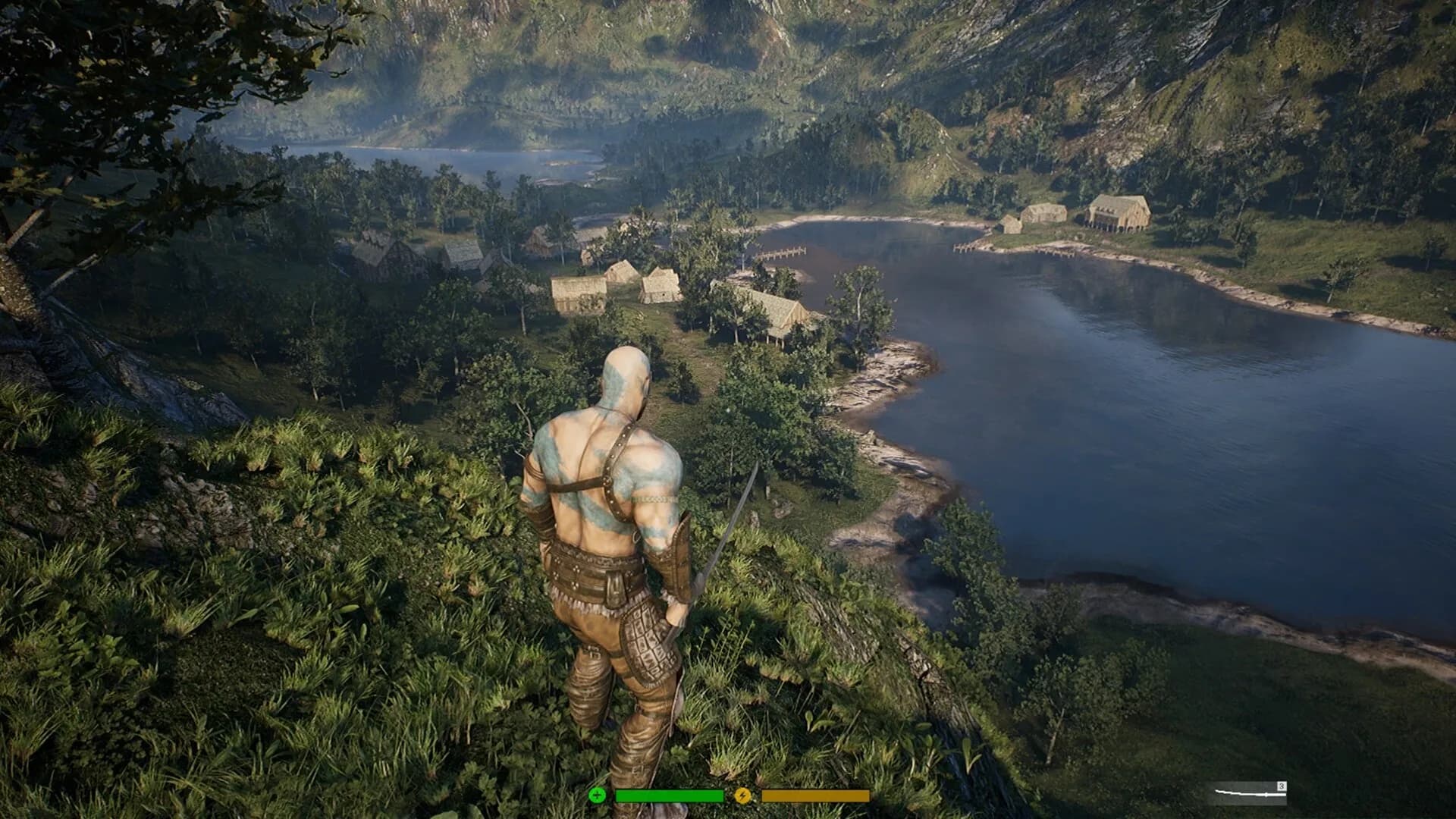The image size is (1456, 819).
Task: Click the green health cross icon
Action: (x=598, y=795)
